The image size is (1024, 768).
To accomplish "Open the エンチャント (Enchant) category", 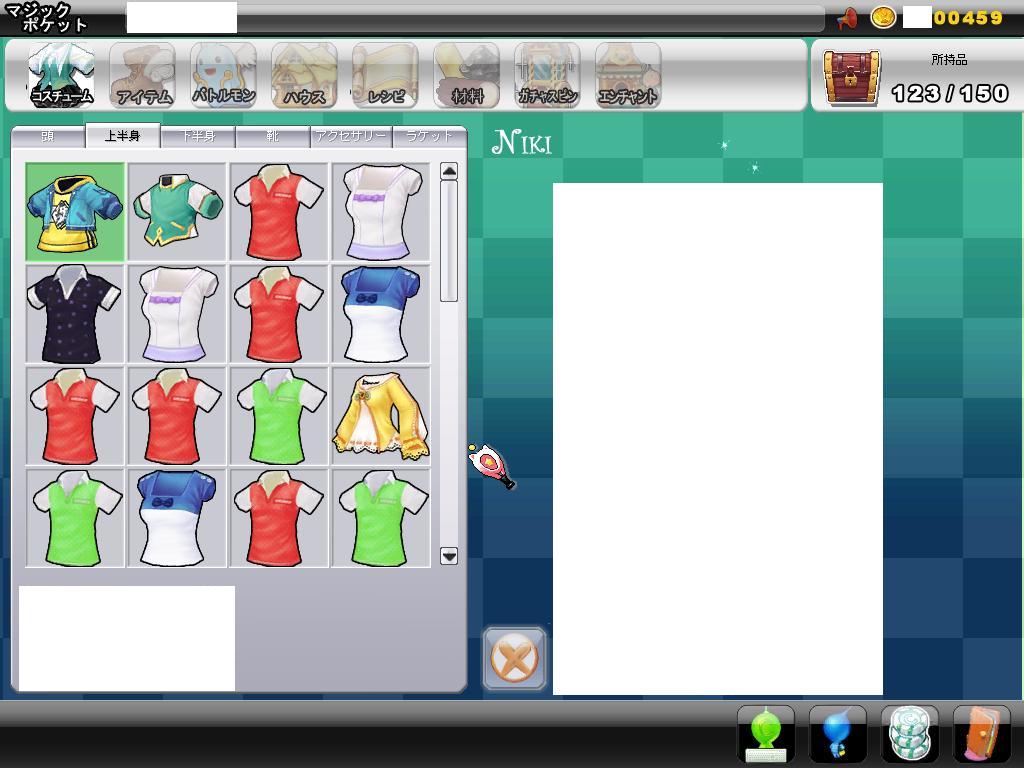I will [x=627, y=75].
